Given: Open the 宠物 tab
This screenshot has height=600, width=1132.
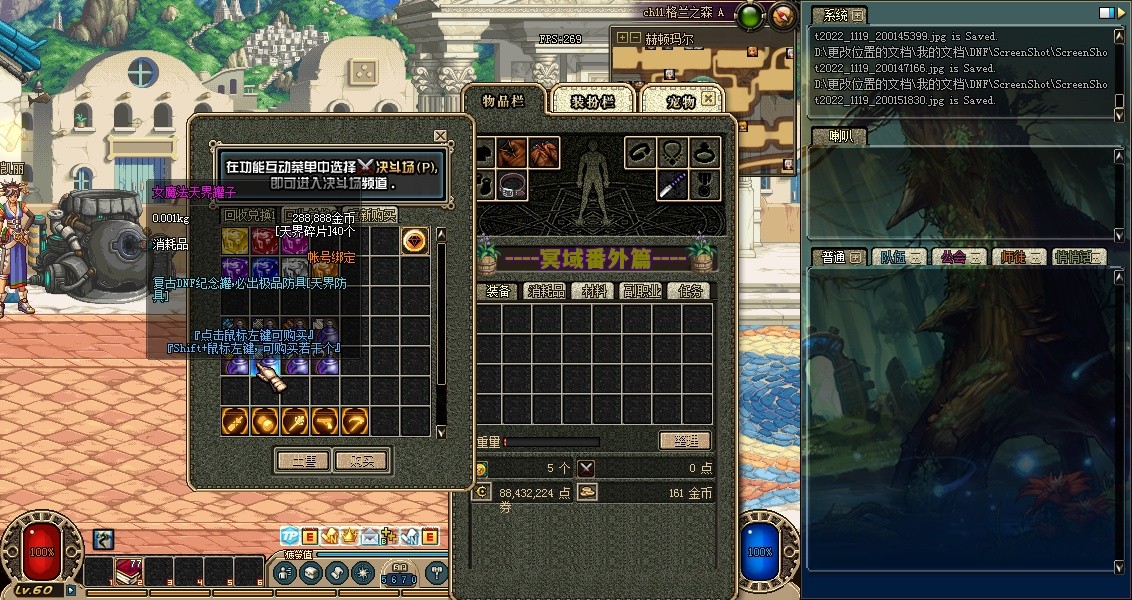Looking at the screenshot, I should (x=680, y=101).
